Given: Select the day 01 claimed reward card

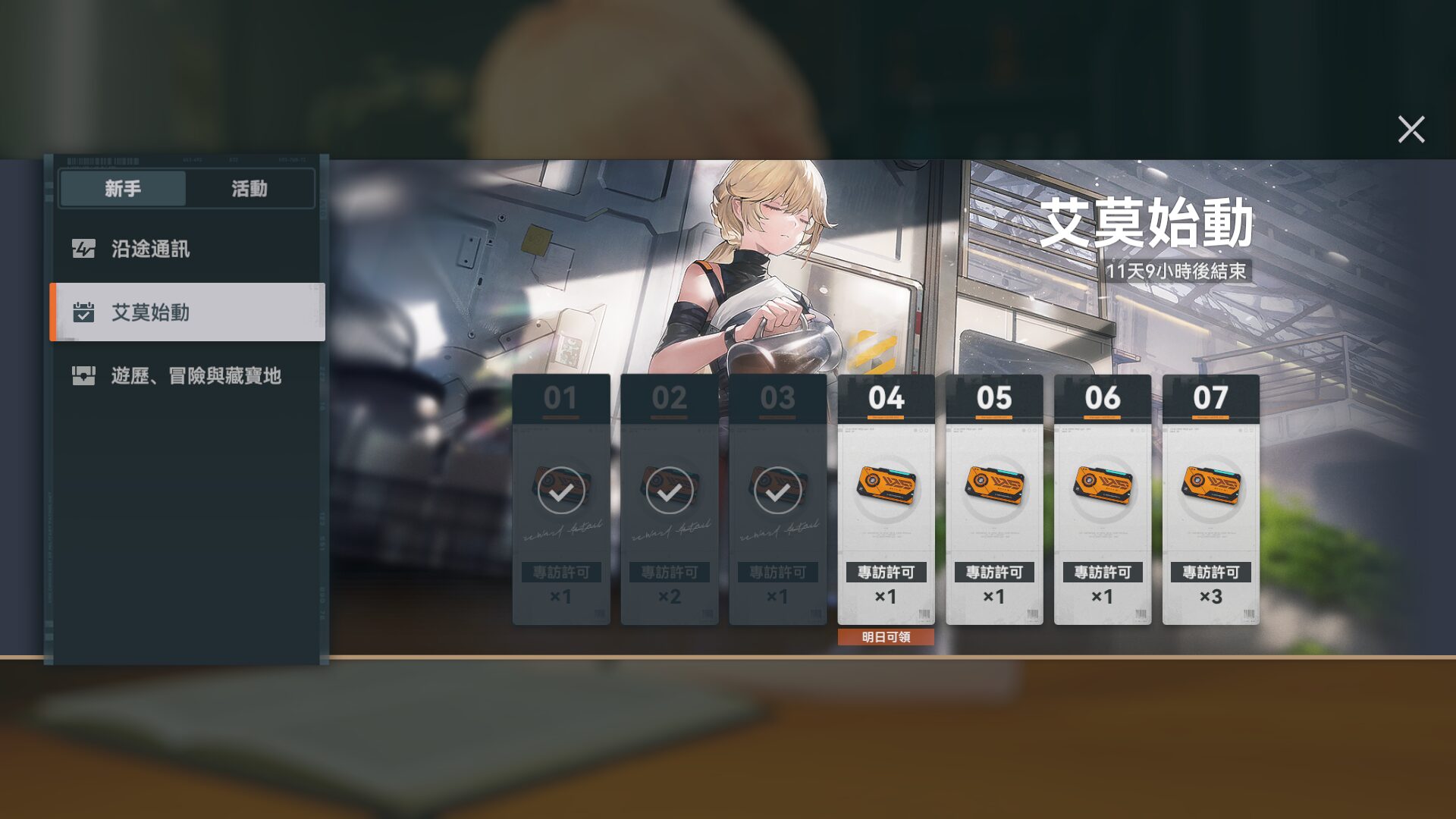Looking at the screenshot, I should [x=561, y=499].
